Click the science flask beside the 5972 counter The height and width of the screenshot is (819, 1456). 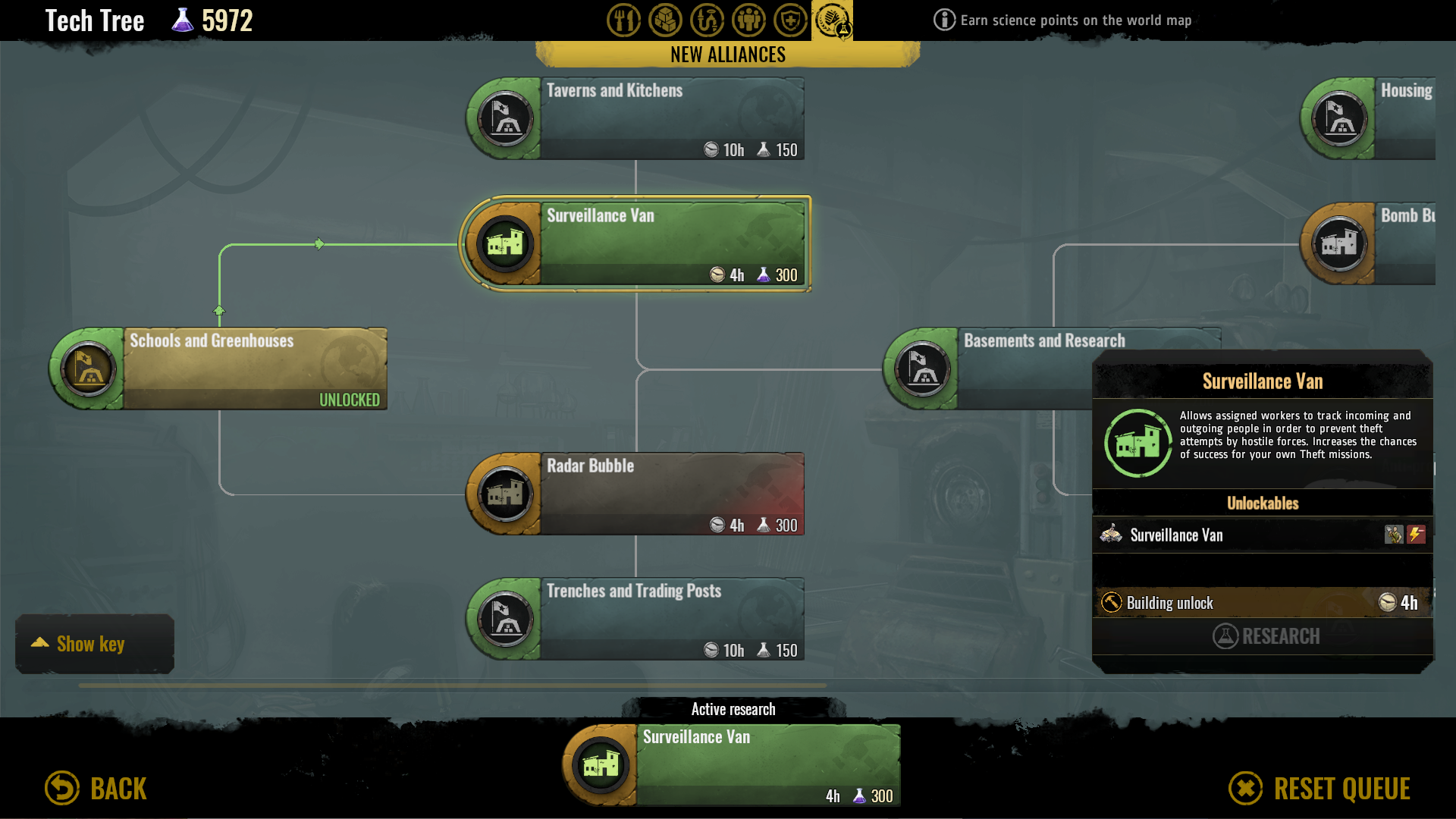click(x=181, y=20)
